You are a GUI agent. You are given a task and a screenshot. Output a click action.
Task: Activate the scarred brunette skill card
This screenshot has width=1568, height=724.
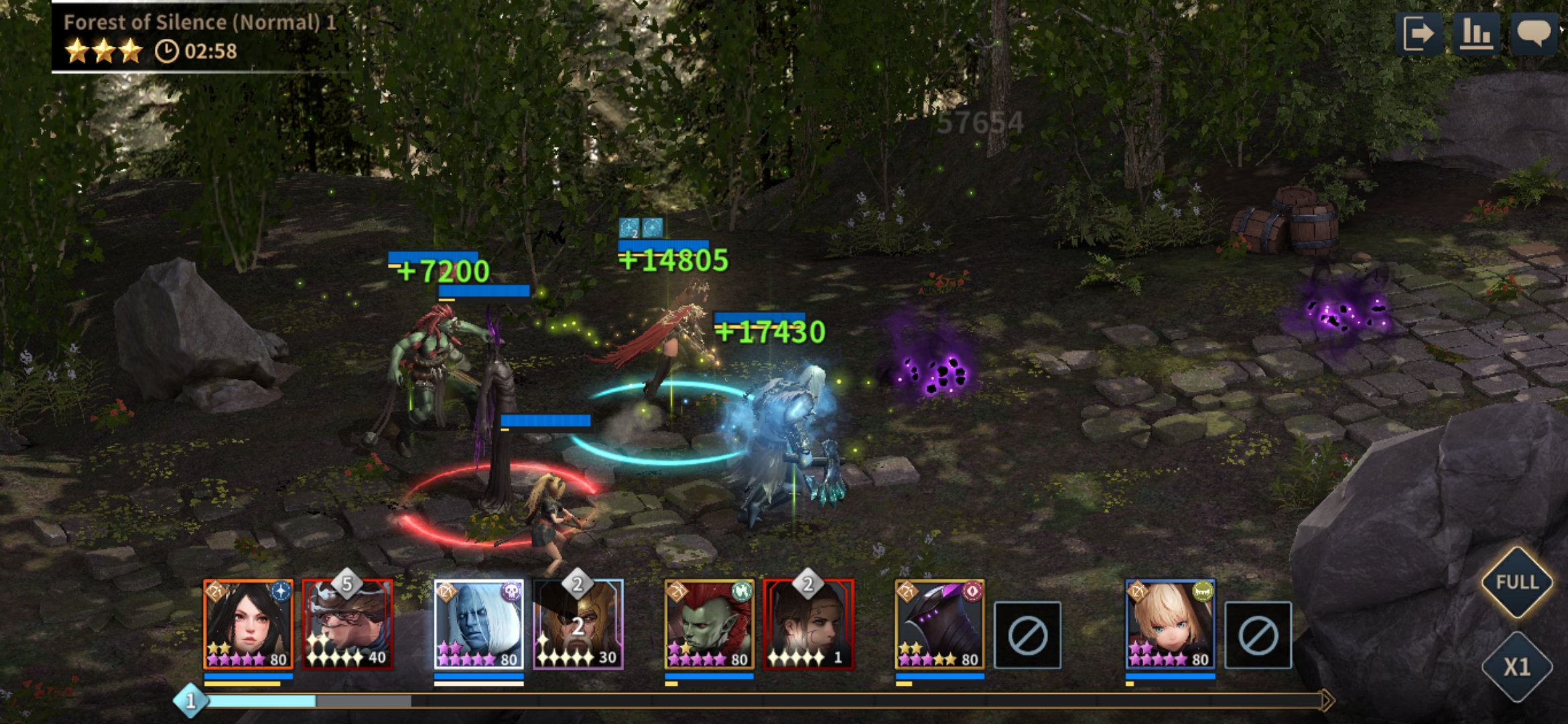click(808, 625)
